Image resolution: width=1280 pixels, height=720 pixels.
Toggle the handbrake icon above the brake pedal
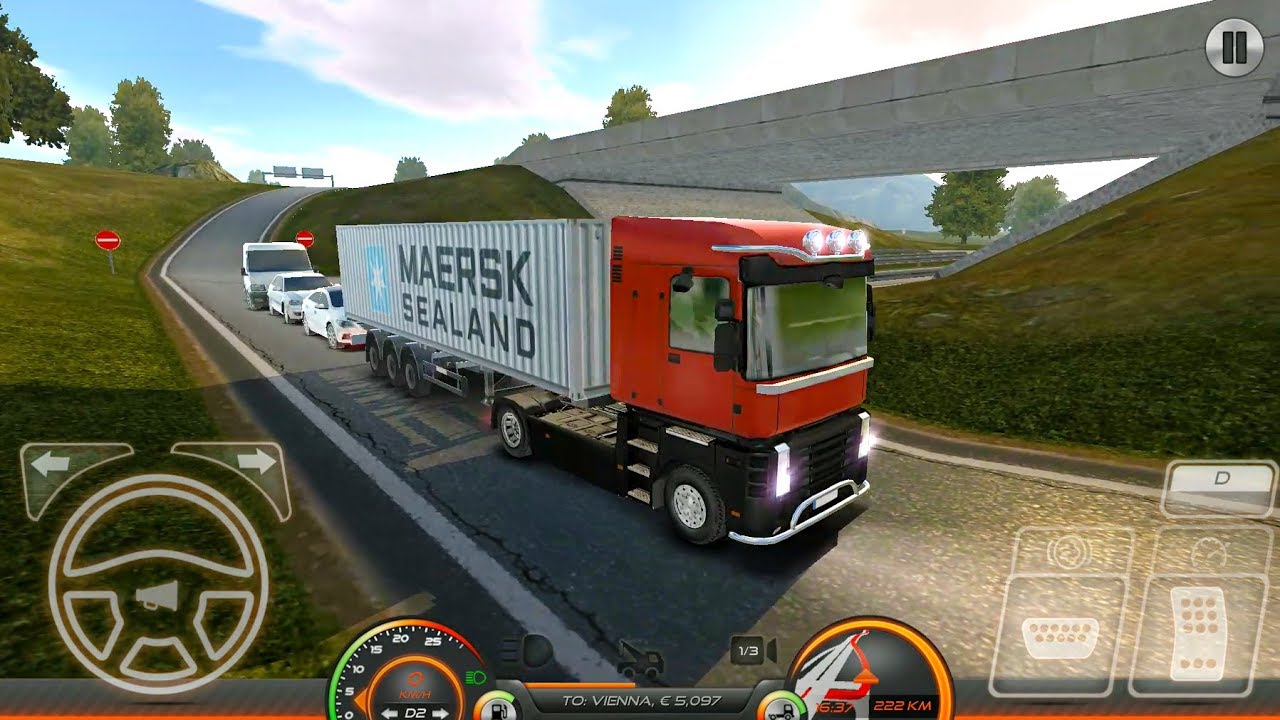tap(1072, 552)
